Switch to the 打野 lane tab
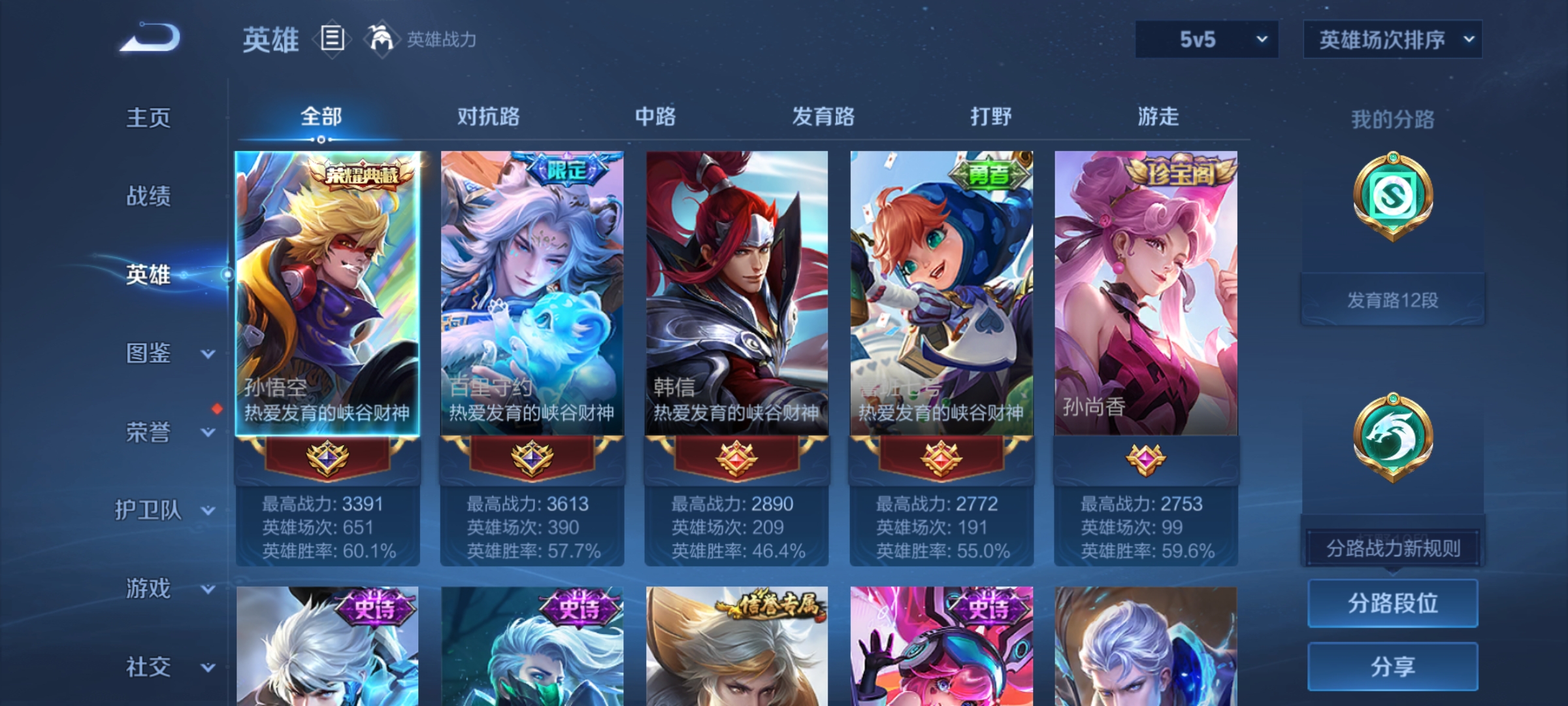Image resolution: width=1568 pixels, height=706 pixels. [992, 116]
